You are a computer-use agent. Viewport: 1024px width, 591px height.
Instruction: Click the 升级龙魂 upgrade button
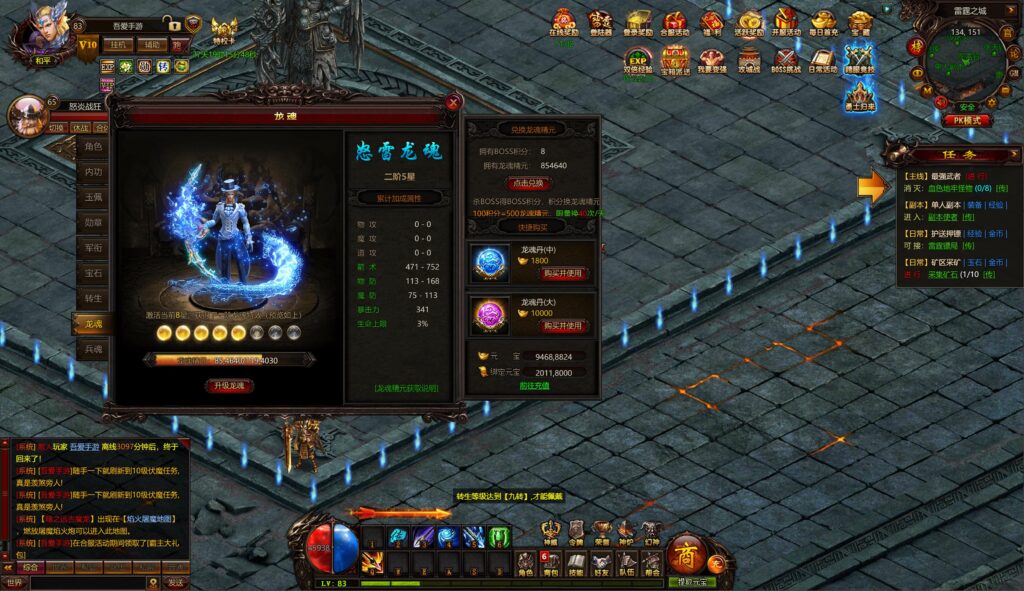pyautogui.click(x=229, y=385)
